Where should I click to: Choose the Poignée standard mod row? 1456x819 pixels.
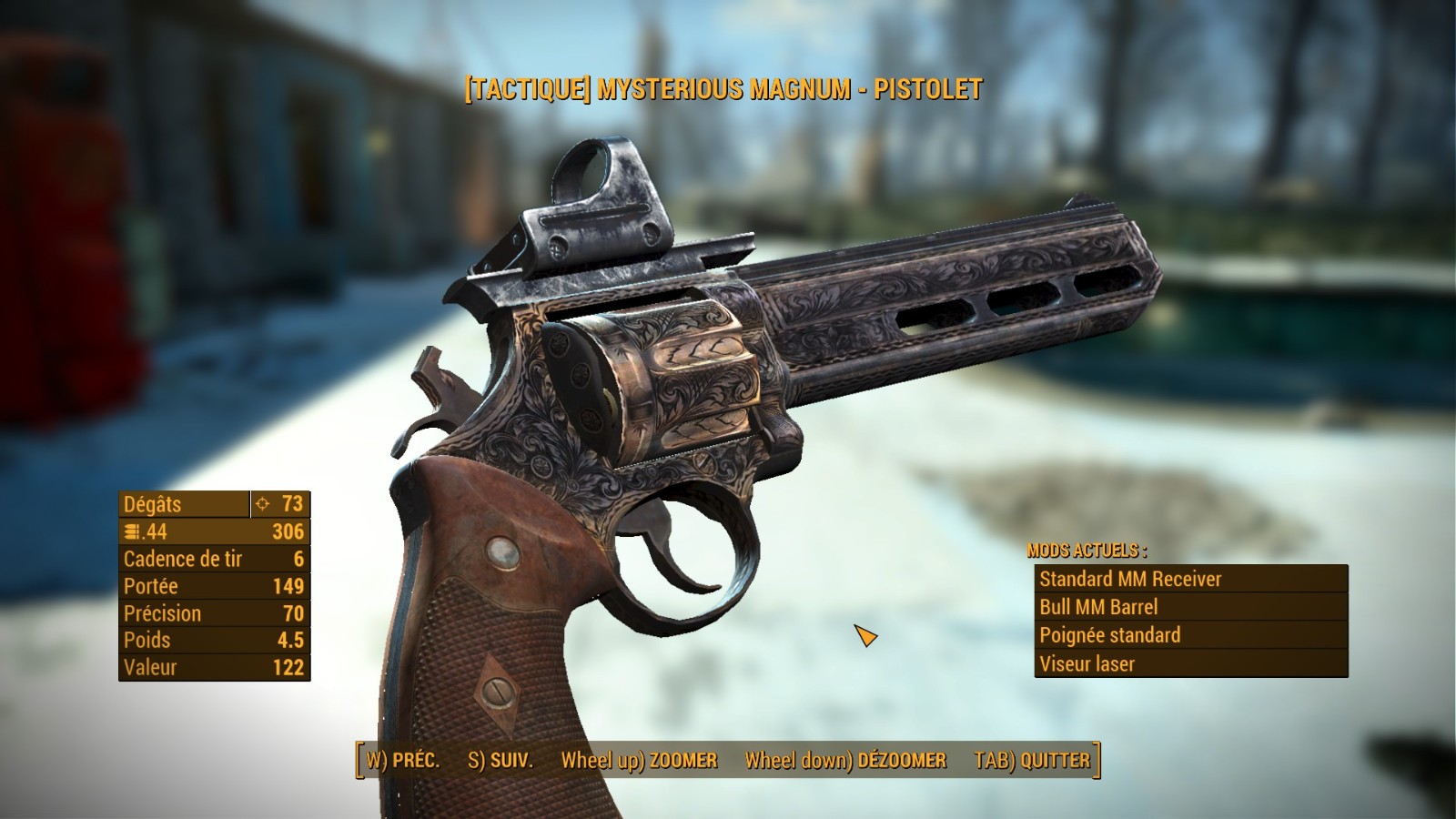point(1190,635)
